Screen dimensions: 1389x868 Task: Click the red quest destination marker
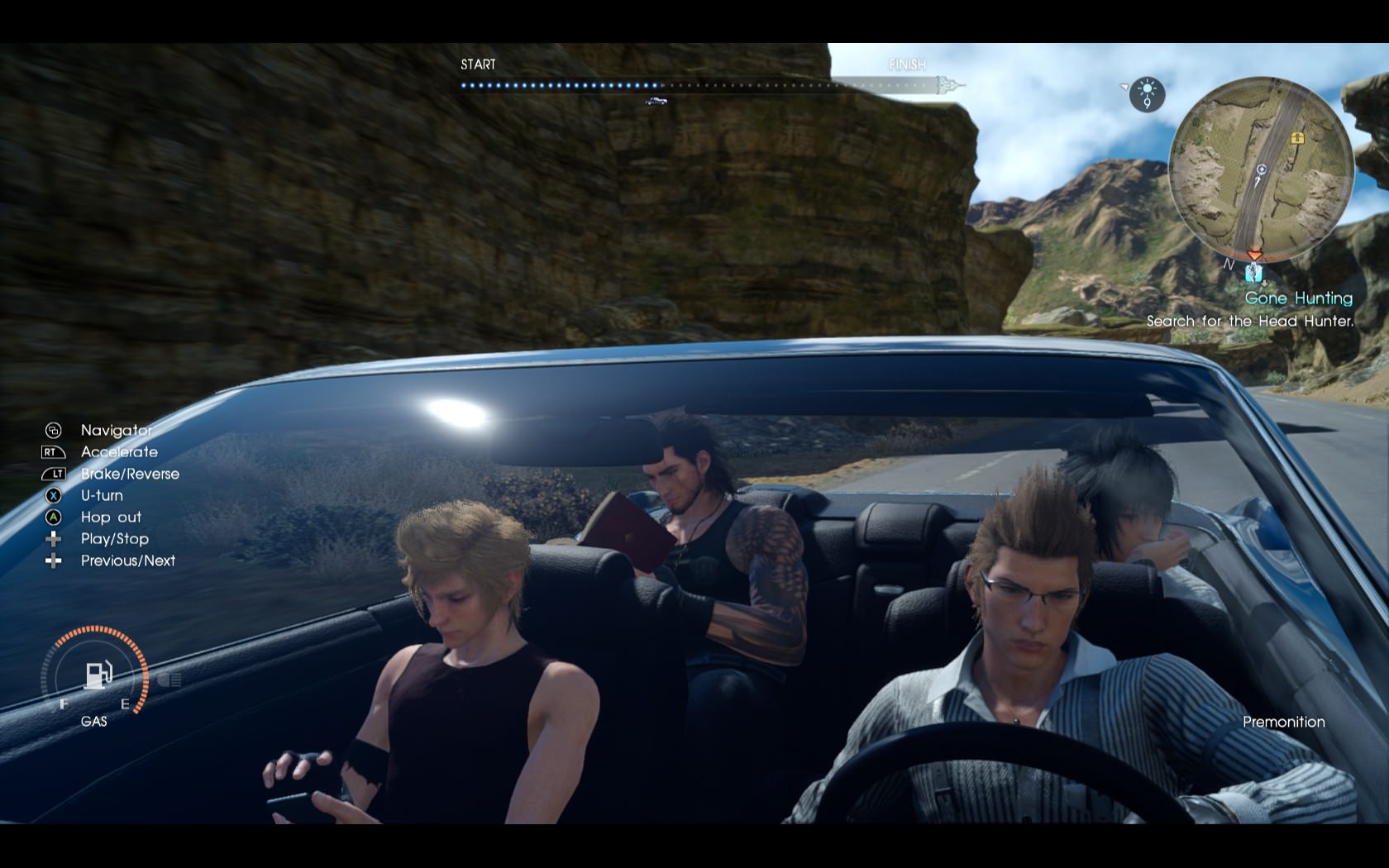pyautogui.click(x=1255, y=256)
